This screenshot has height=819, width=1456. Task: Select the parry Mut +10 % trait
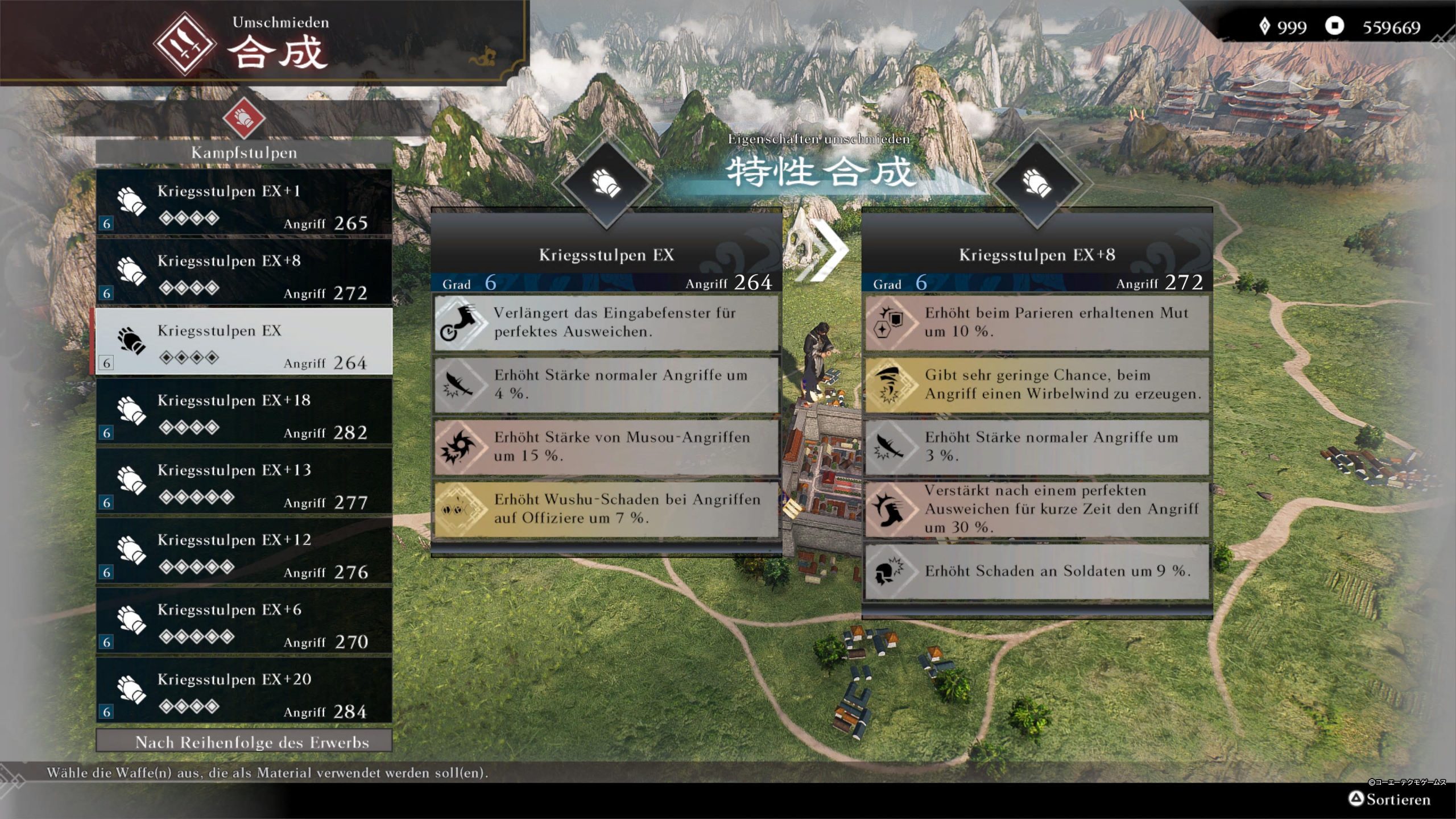pos(1037,322)
